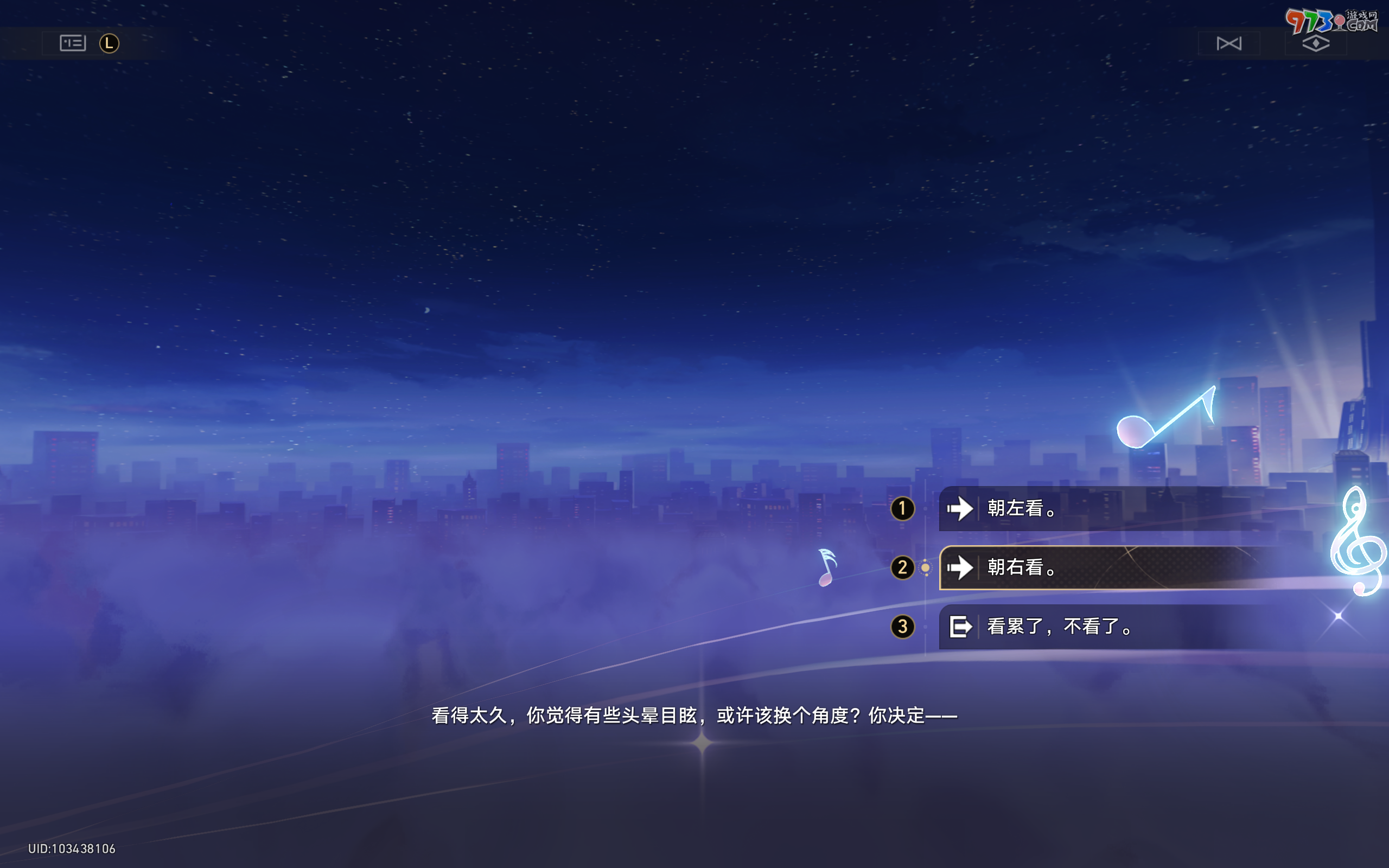
Task: Click the selection dot beside option two
Action: [x=926, y=568]
